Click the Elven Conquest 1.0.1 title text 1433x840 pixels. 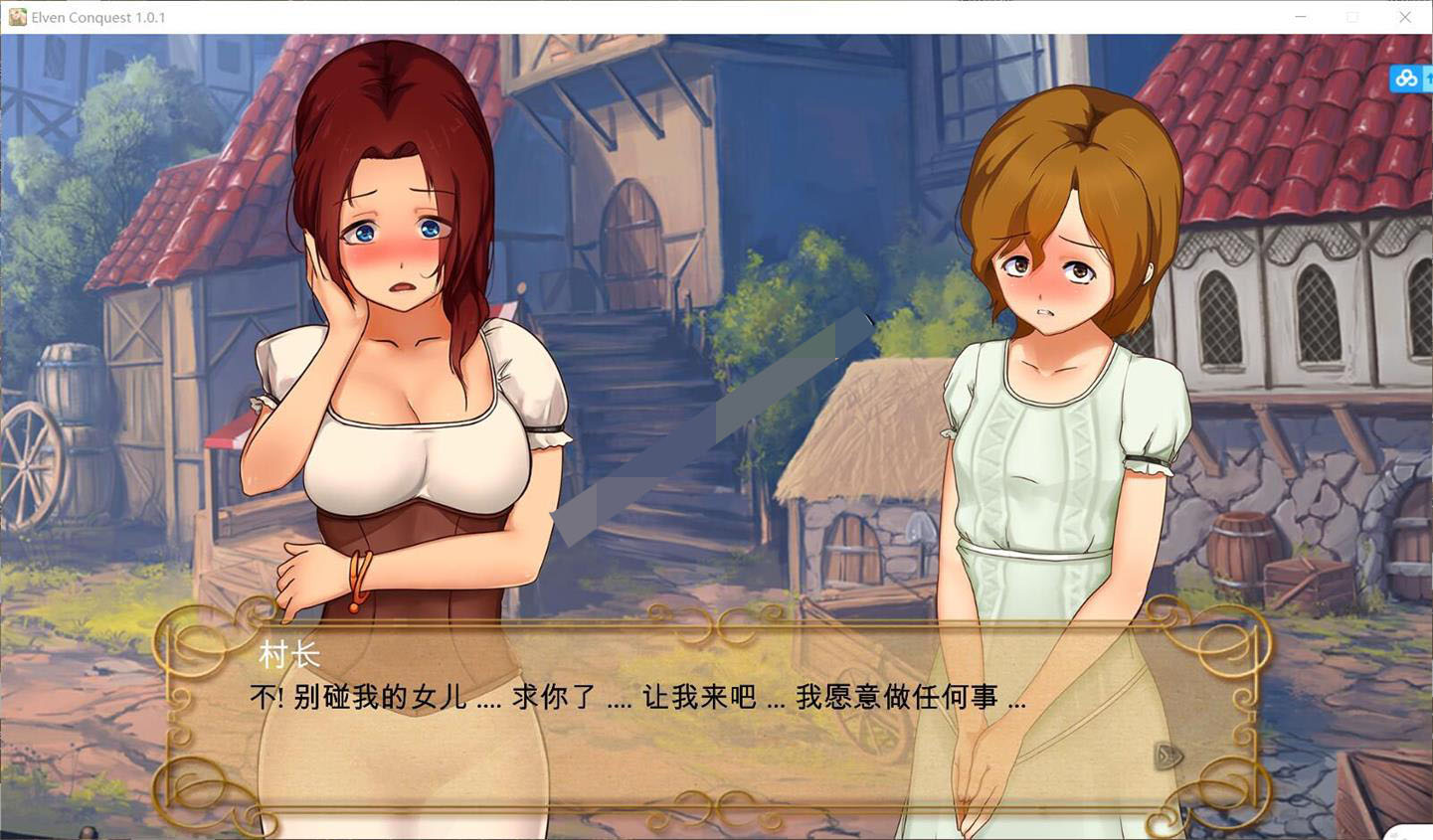99,17
